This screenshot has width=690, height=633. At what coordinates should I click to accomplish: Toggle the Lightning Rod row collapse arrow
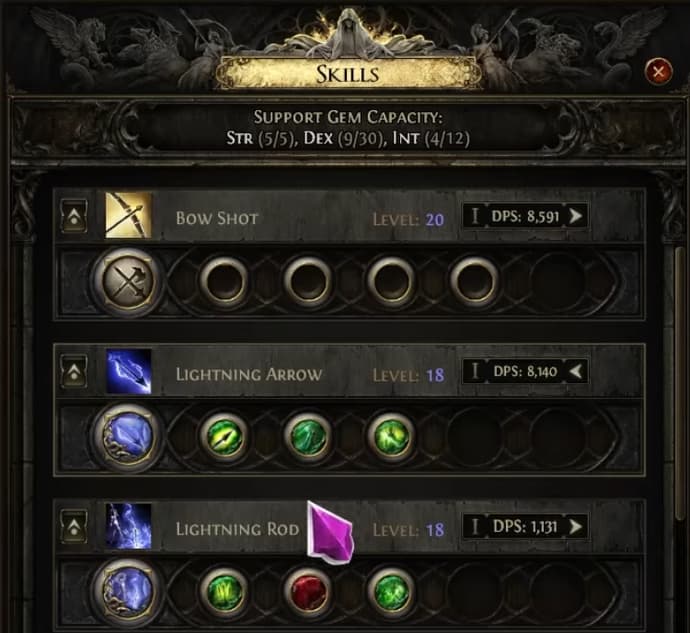[73, 526]
